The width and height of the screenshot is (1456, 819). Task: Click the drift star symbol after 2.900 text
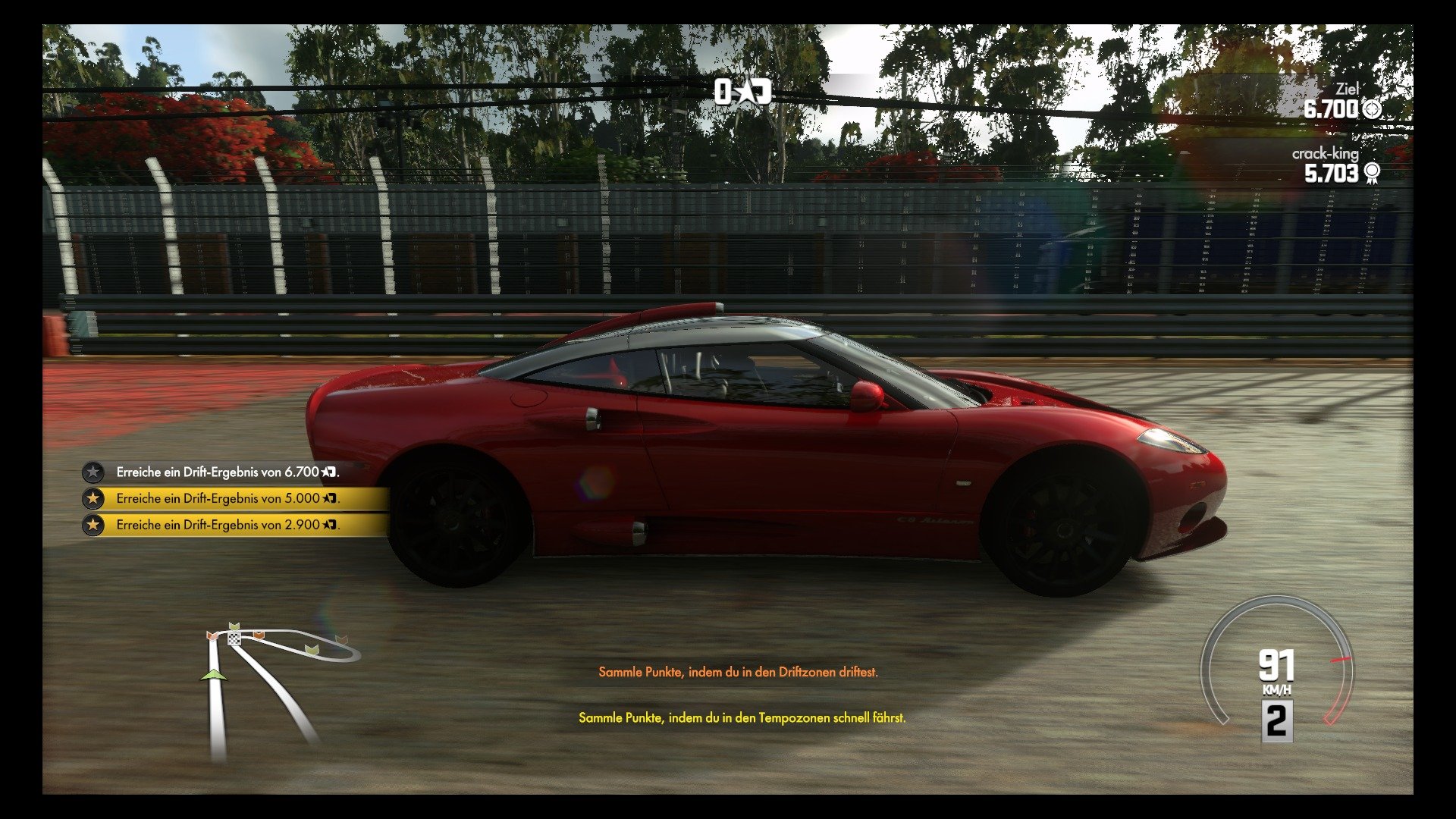(x=329, y=524)
